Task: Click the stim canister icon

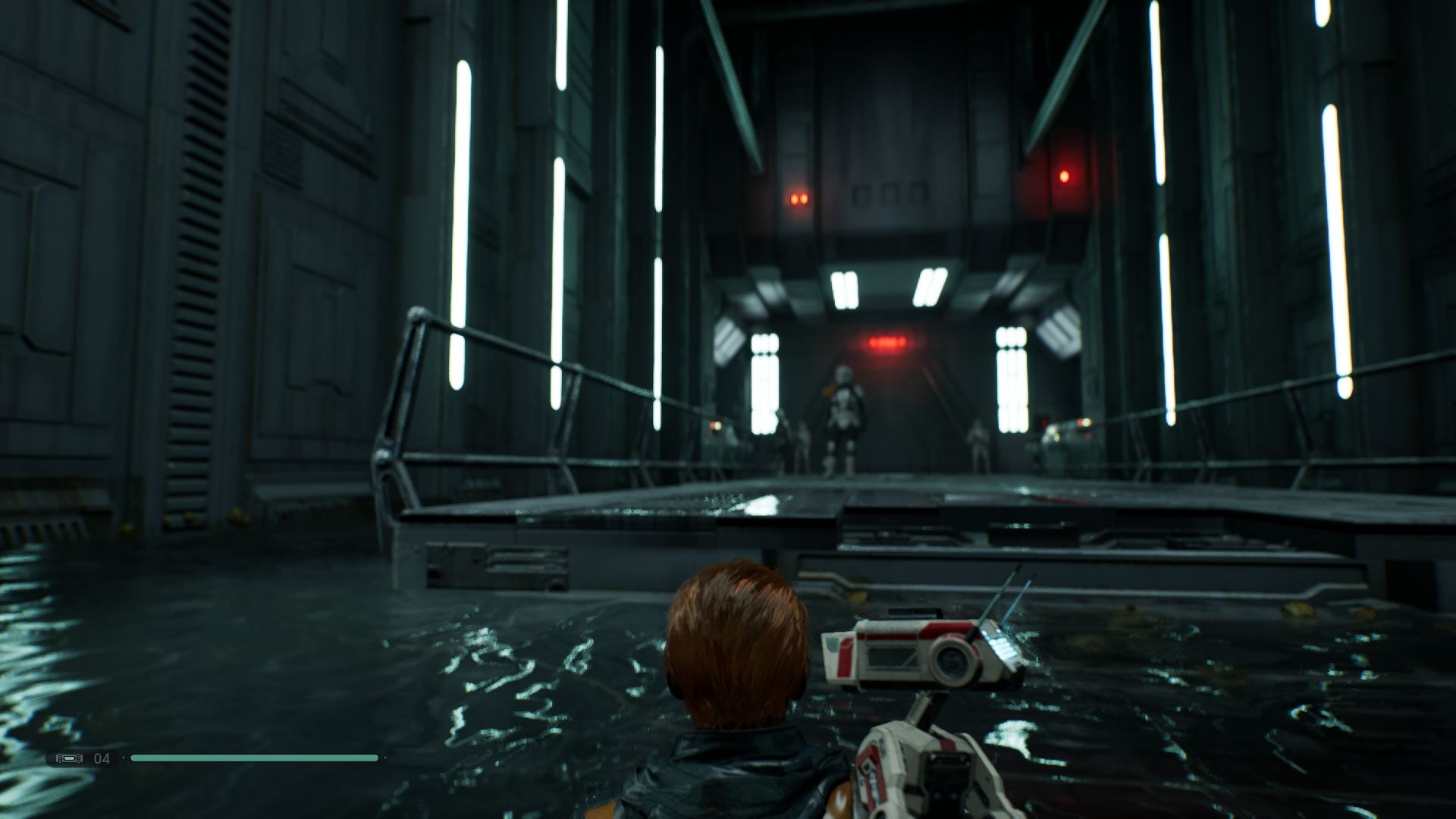Action: 69,758
